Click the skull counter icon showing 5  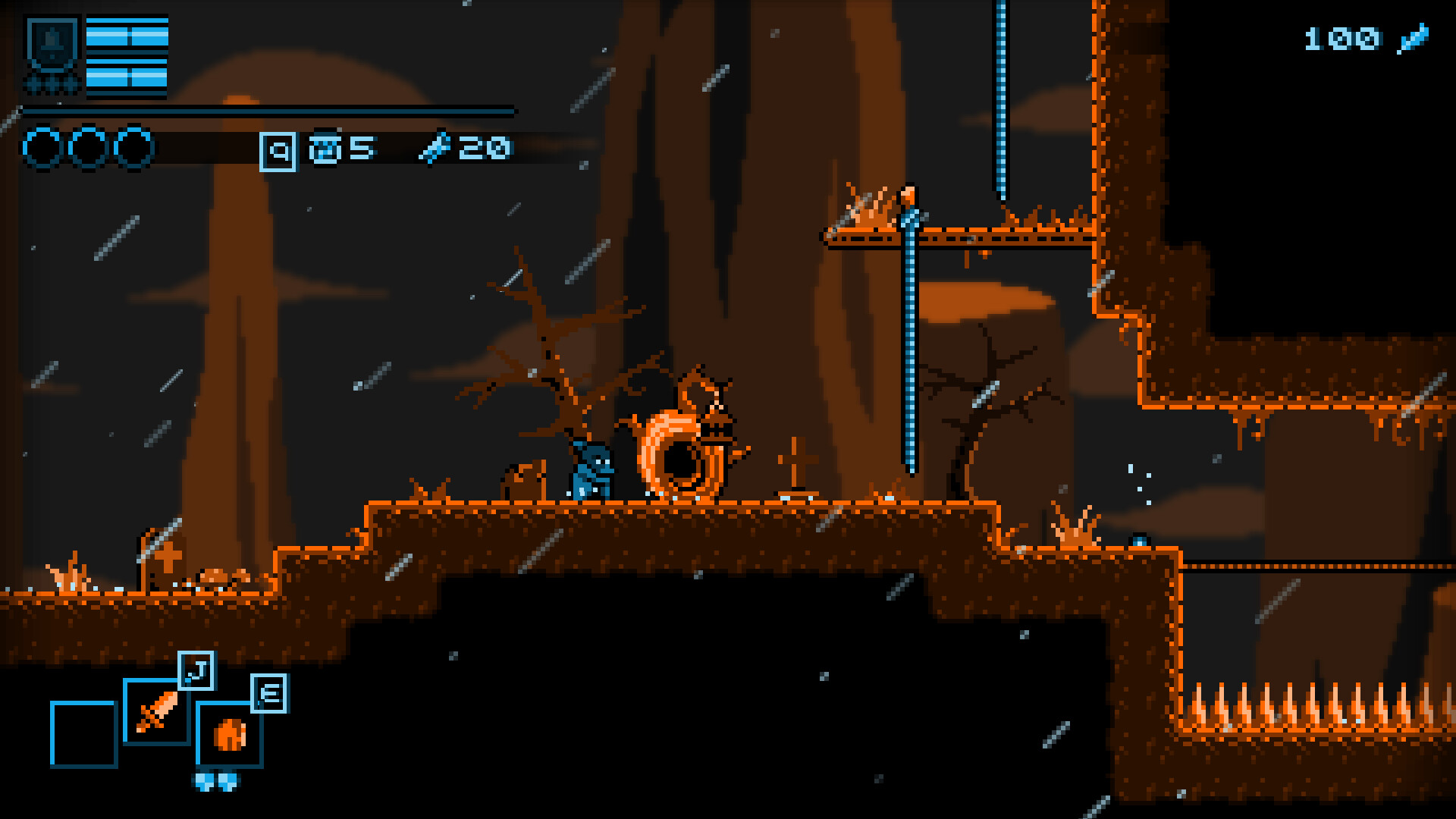click(x=328, y=149)
